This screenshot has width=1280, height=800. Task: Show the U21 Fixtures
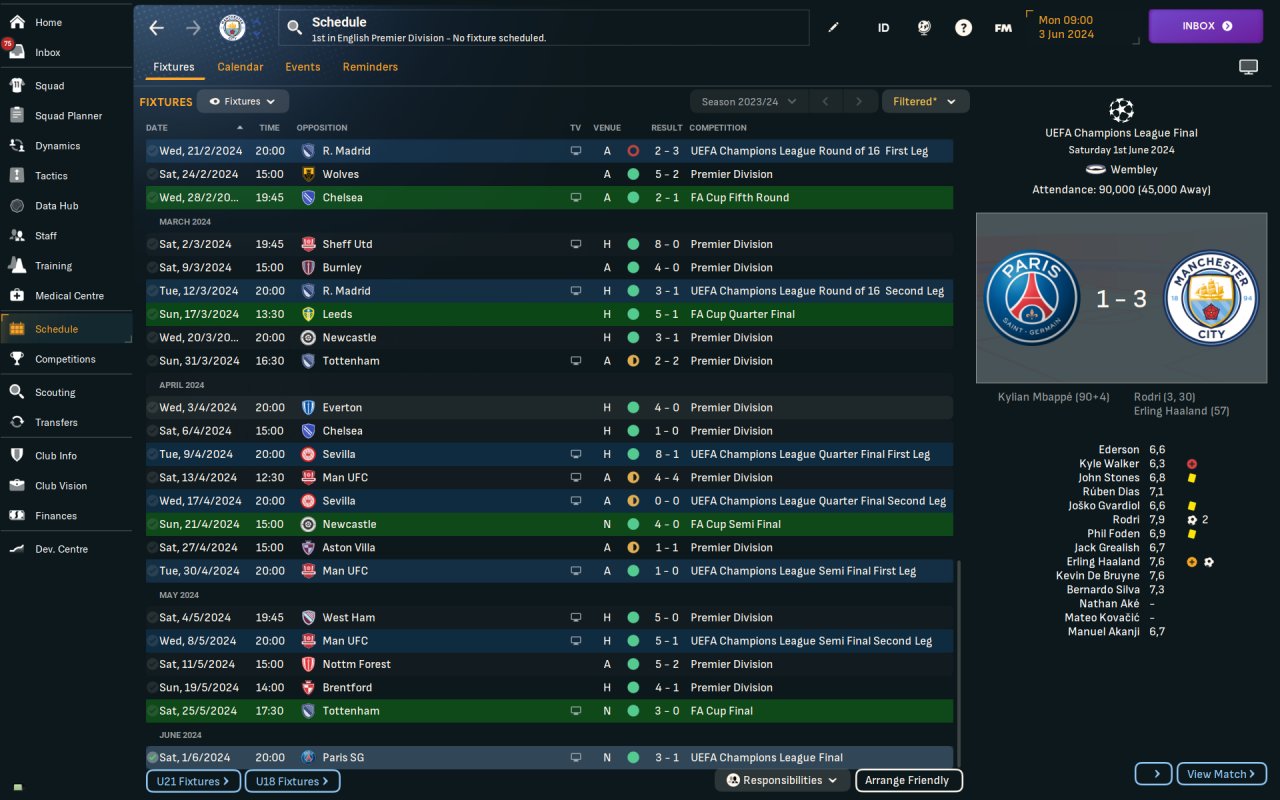point(193,781)
